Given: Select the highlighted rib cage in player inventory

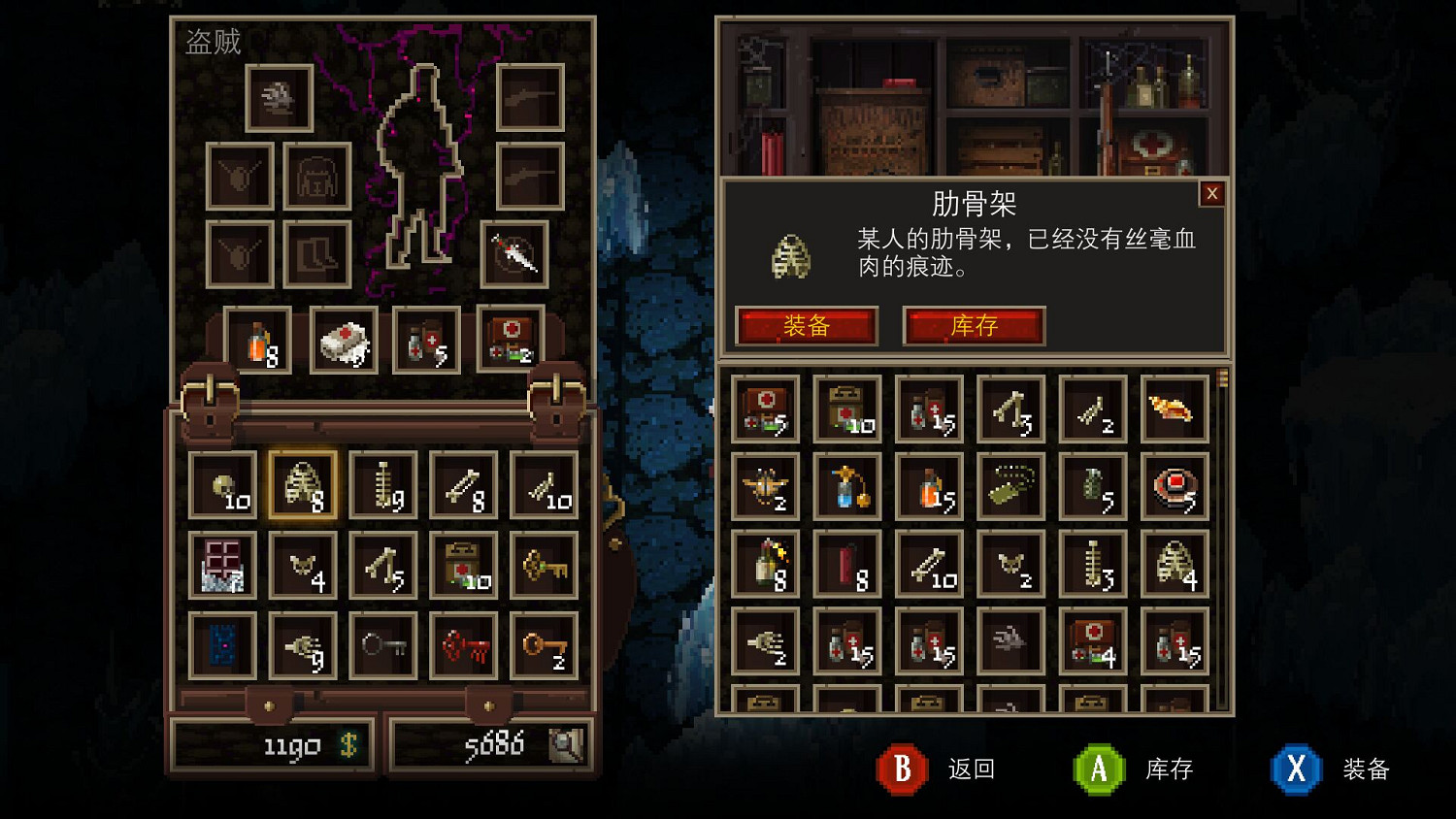Looking at the screenshot, I should click(x=302, y=483).
